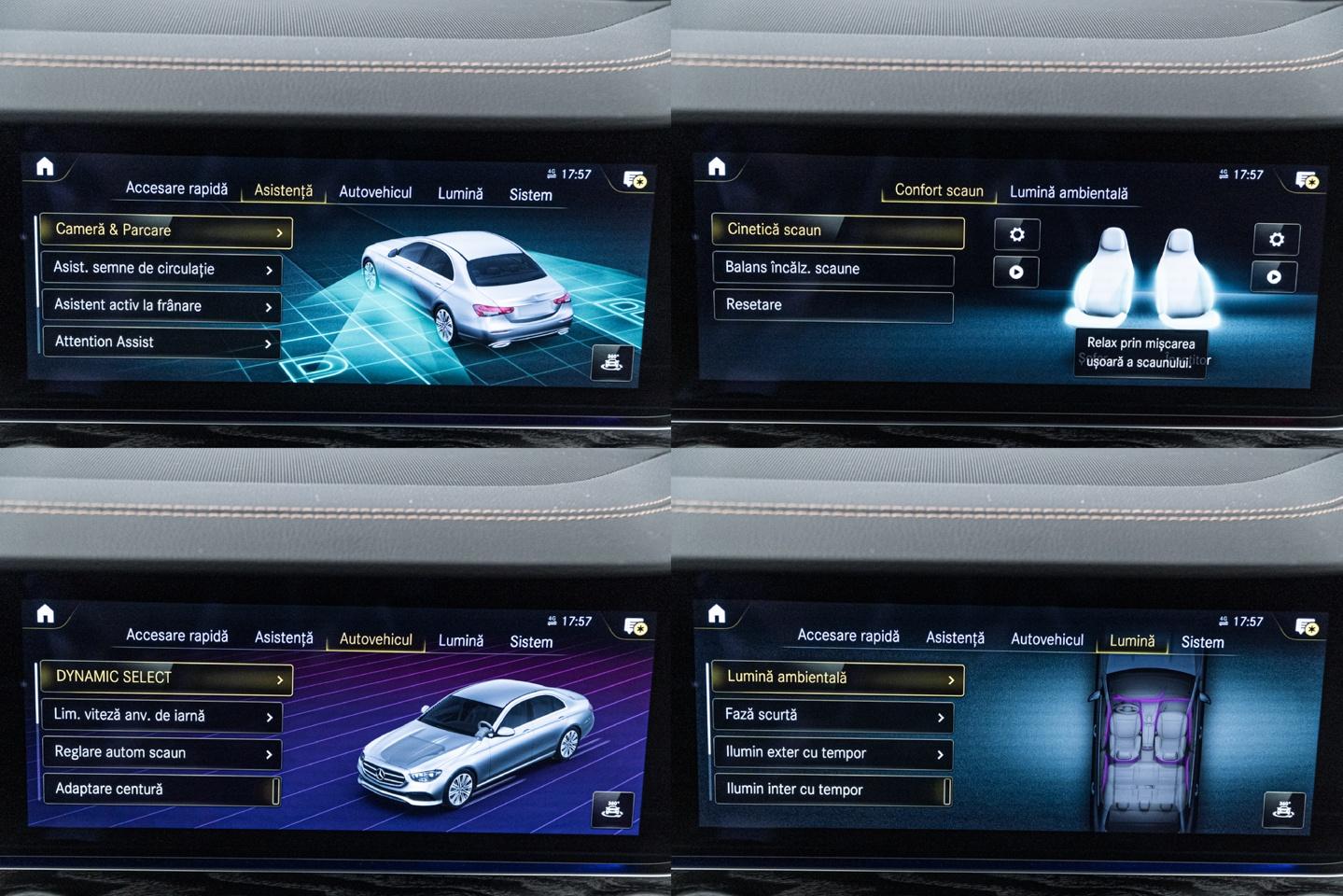Select Asist. semne de circulație
Image resolution: width=1343 pixels, height=896 pixels.
point(161,269)
